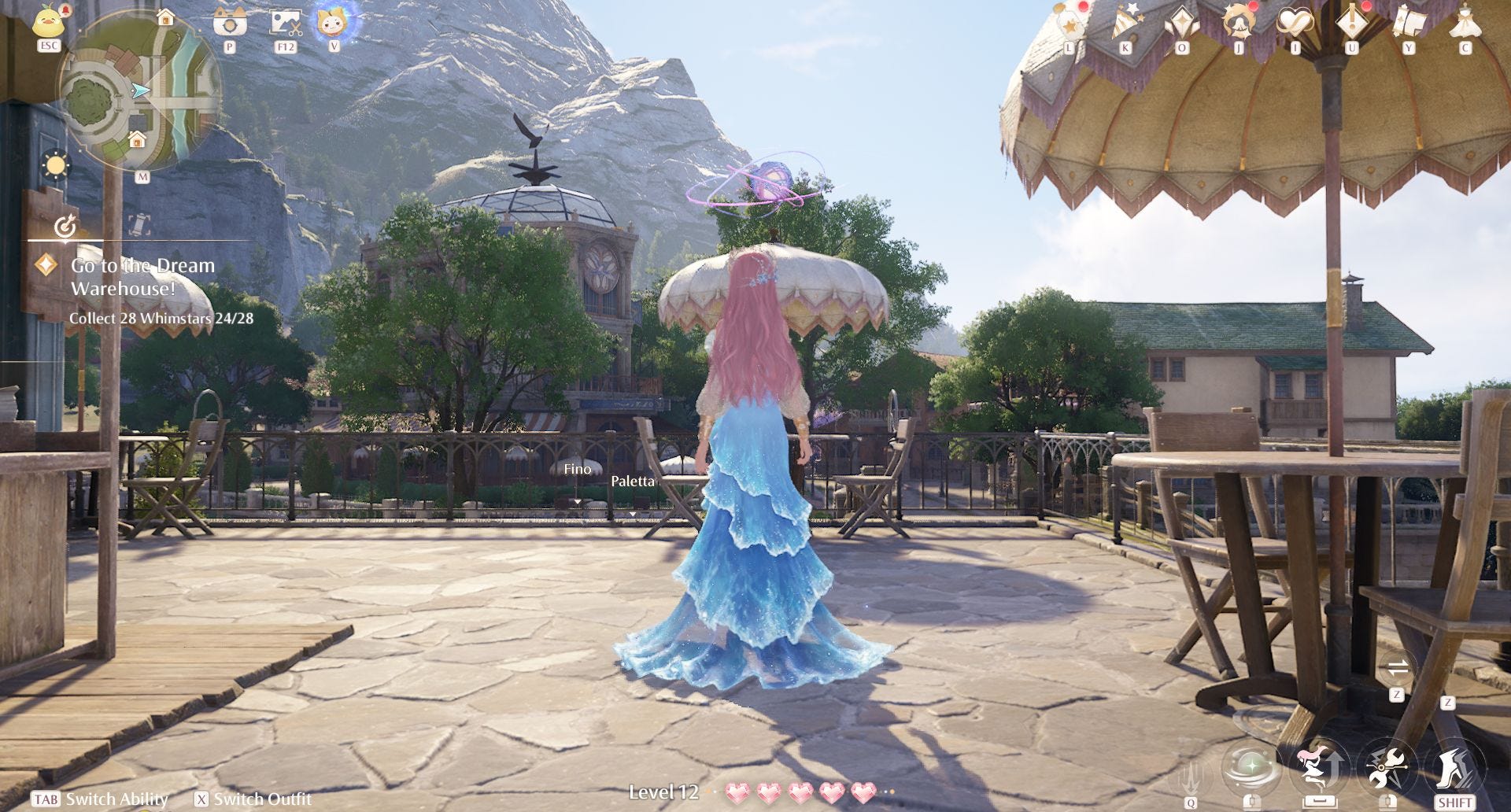The image size is (1511, 812).
Task: Open the party hat events icon
Action: [x=1125, y=23]
